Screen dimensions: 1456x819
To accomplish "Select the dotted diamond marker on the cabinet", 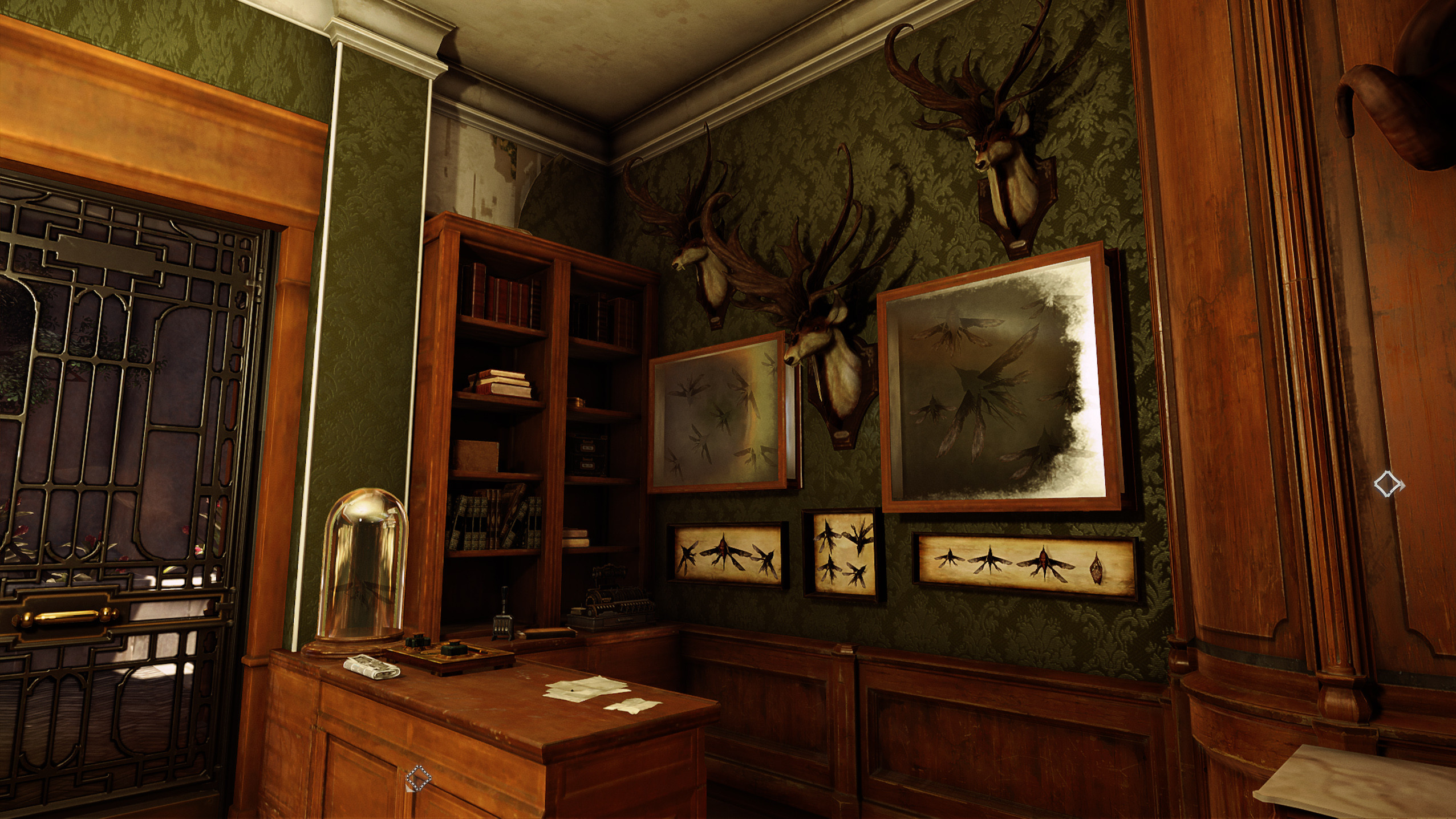I will [x=418, y=778].
